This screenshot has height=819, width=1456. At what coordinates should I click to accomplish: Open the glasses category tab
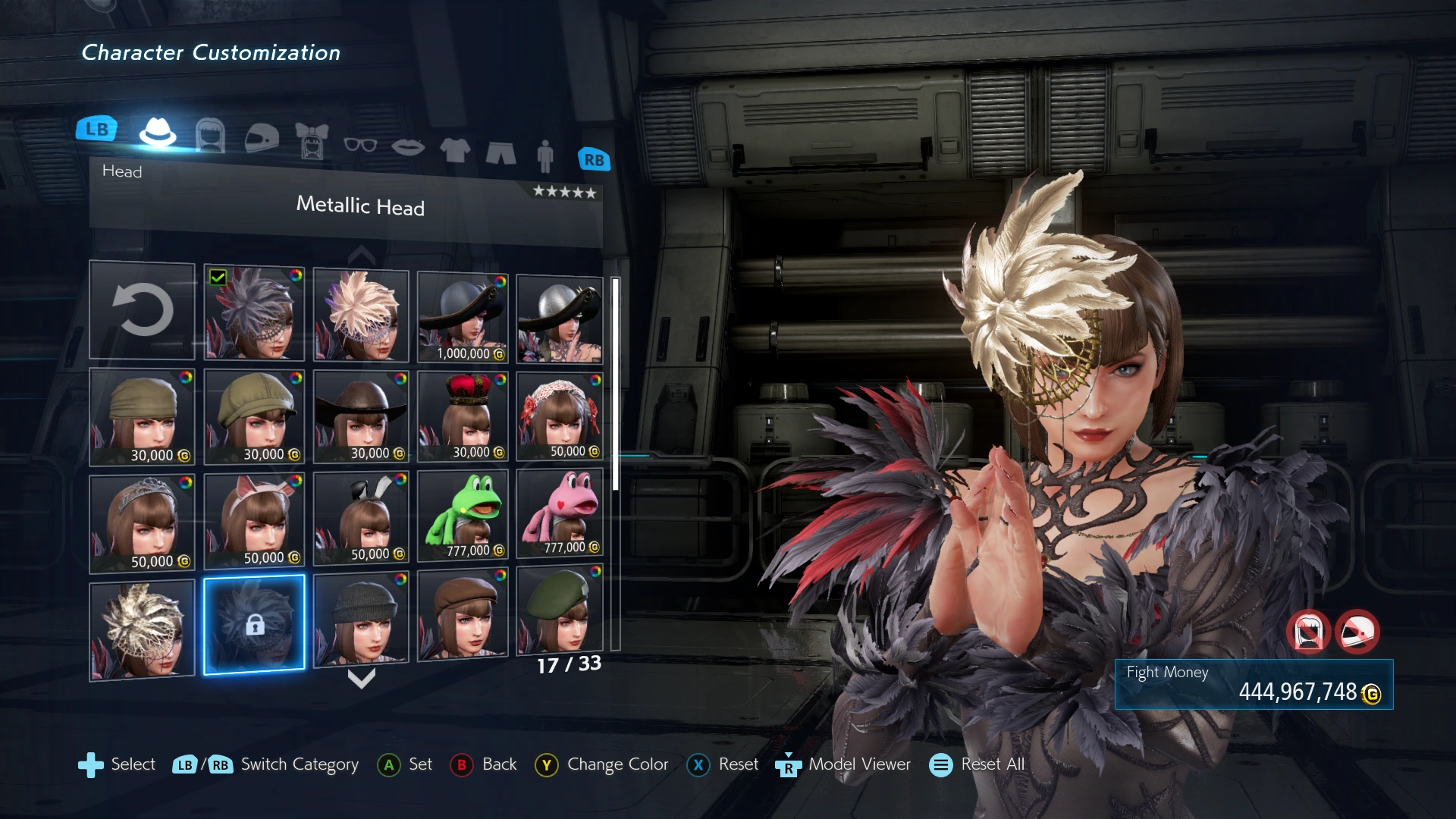pos(360,144)
